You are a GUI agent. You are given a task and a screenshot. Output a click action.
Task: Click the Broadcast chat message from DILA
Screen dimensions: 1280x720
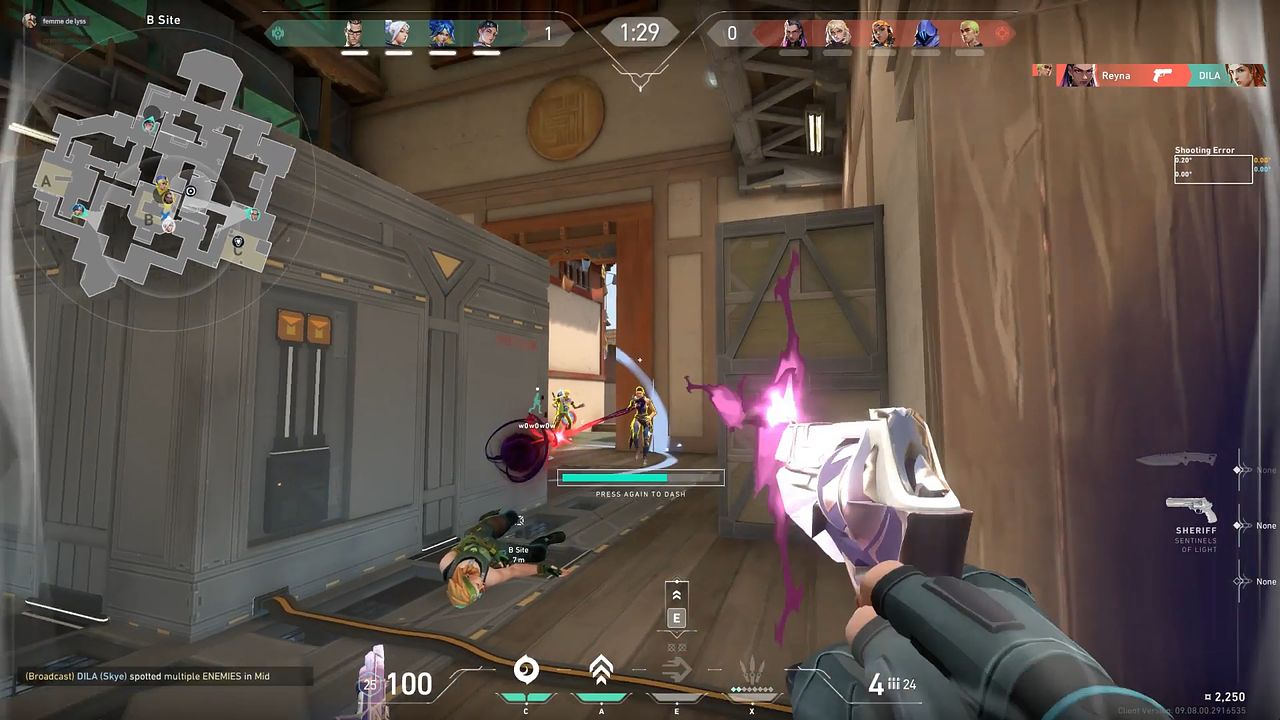(x=148, y=677)
